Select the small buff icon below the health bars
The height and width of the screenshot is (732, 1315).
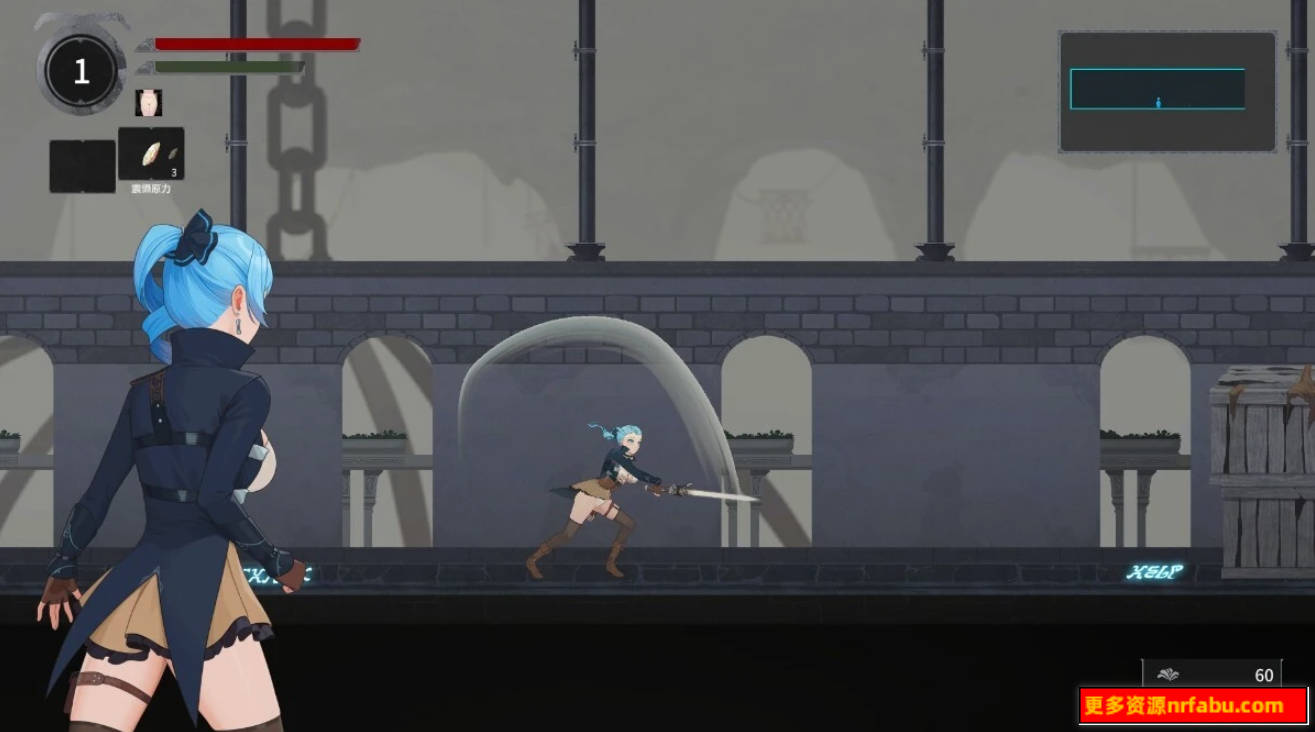(x=150, y=103)
